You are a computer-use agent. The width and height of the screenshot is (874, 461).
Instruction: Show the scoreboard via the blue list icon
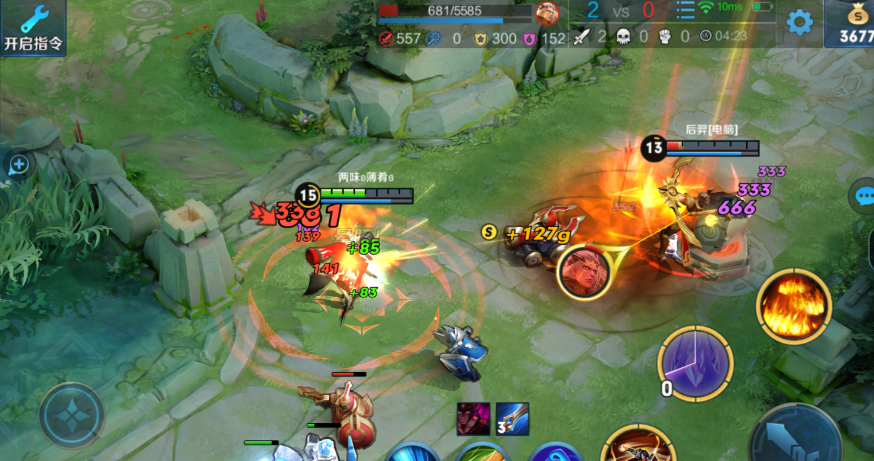pos(685,11)
